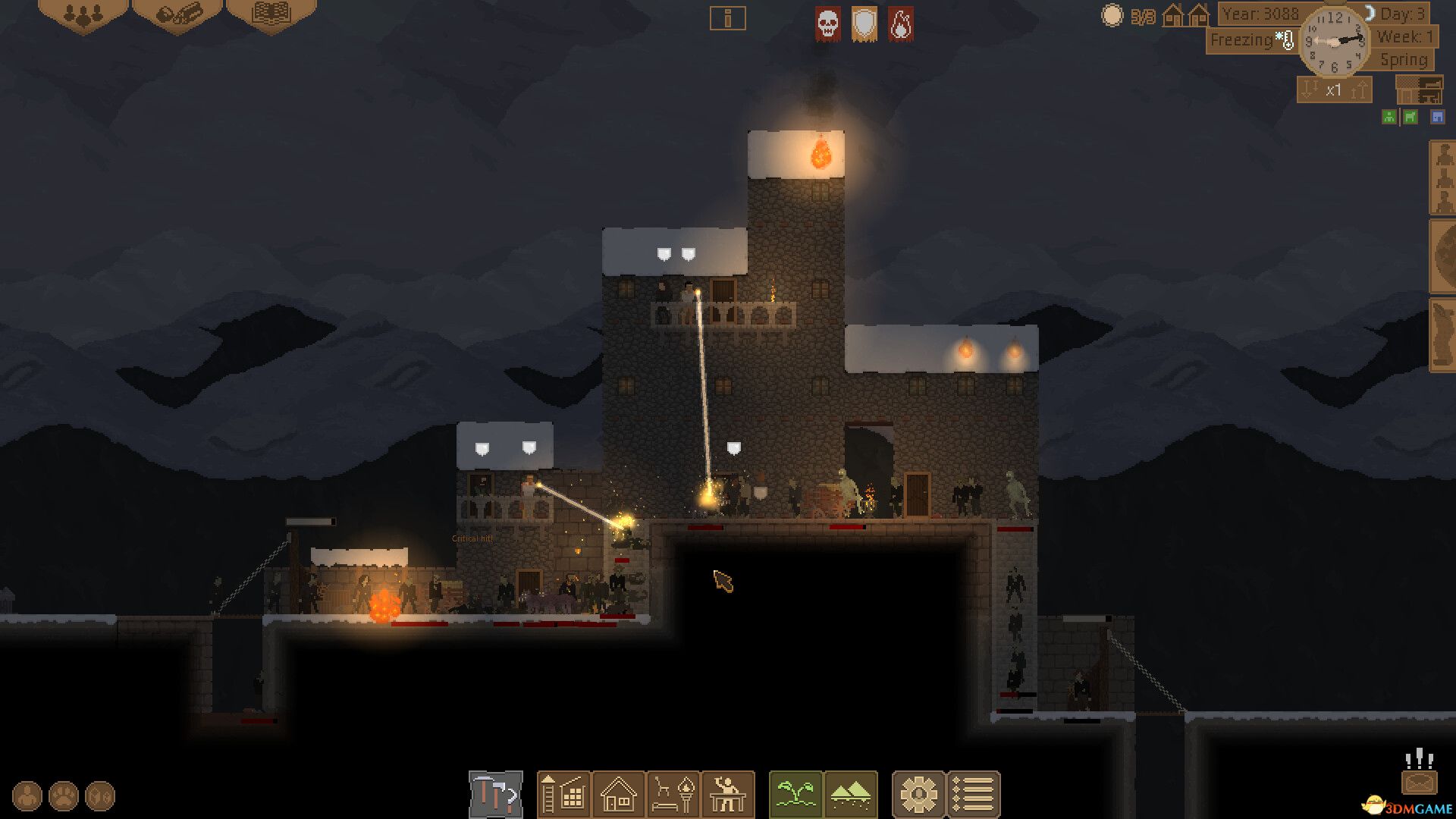Decrease game speed with down arrows
The height and width of the screenshot is (819, 1456).
1310,90
